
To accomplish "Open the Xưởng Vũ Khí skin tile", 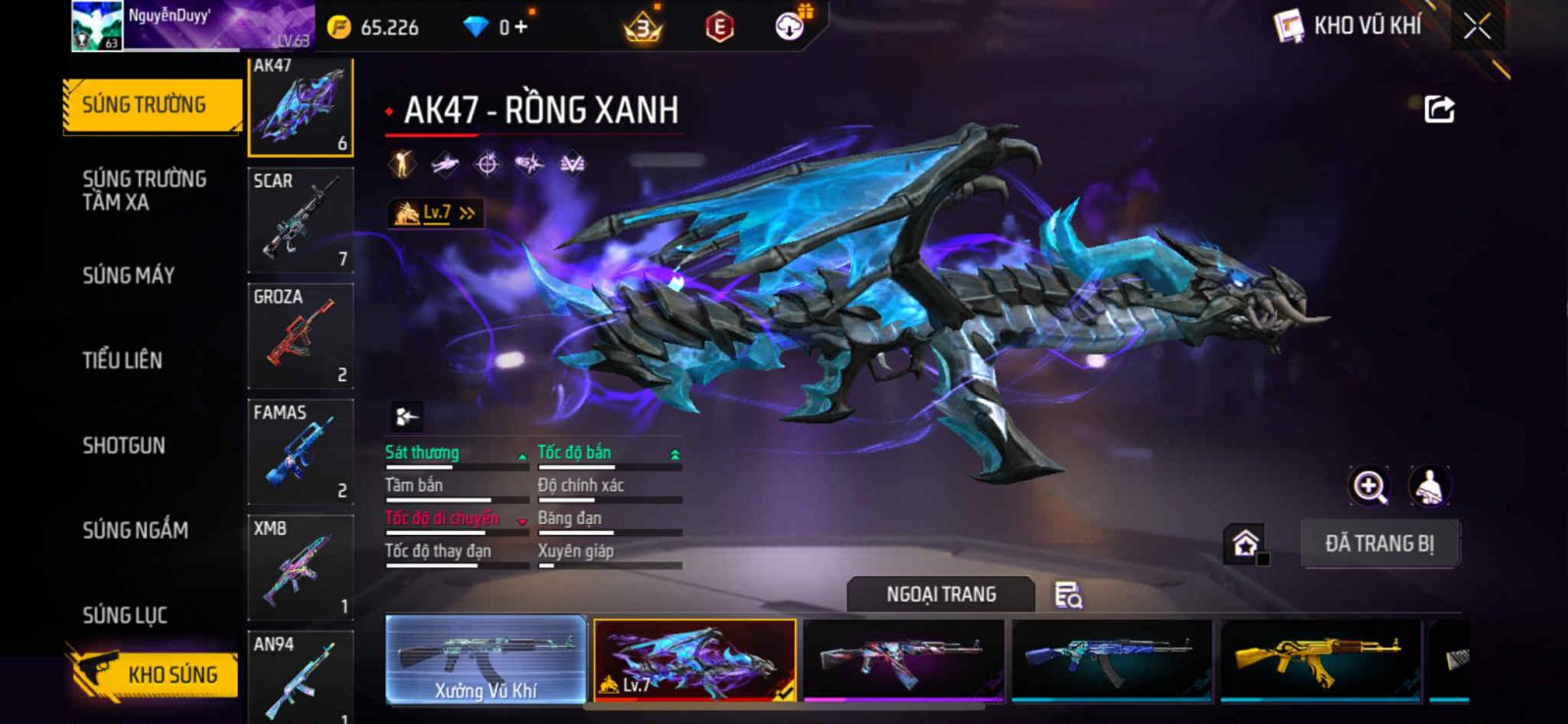I will pyautogui.click(x=486, y=659).
